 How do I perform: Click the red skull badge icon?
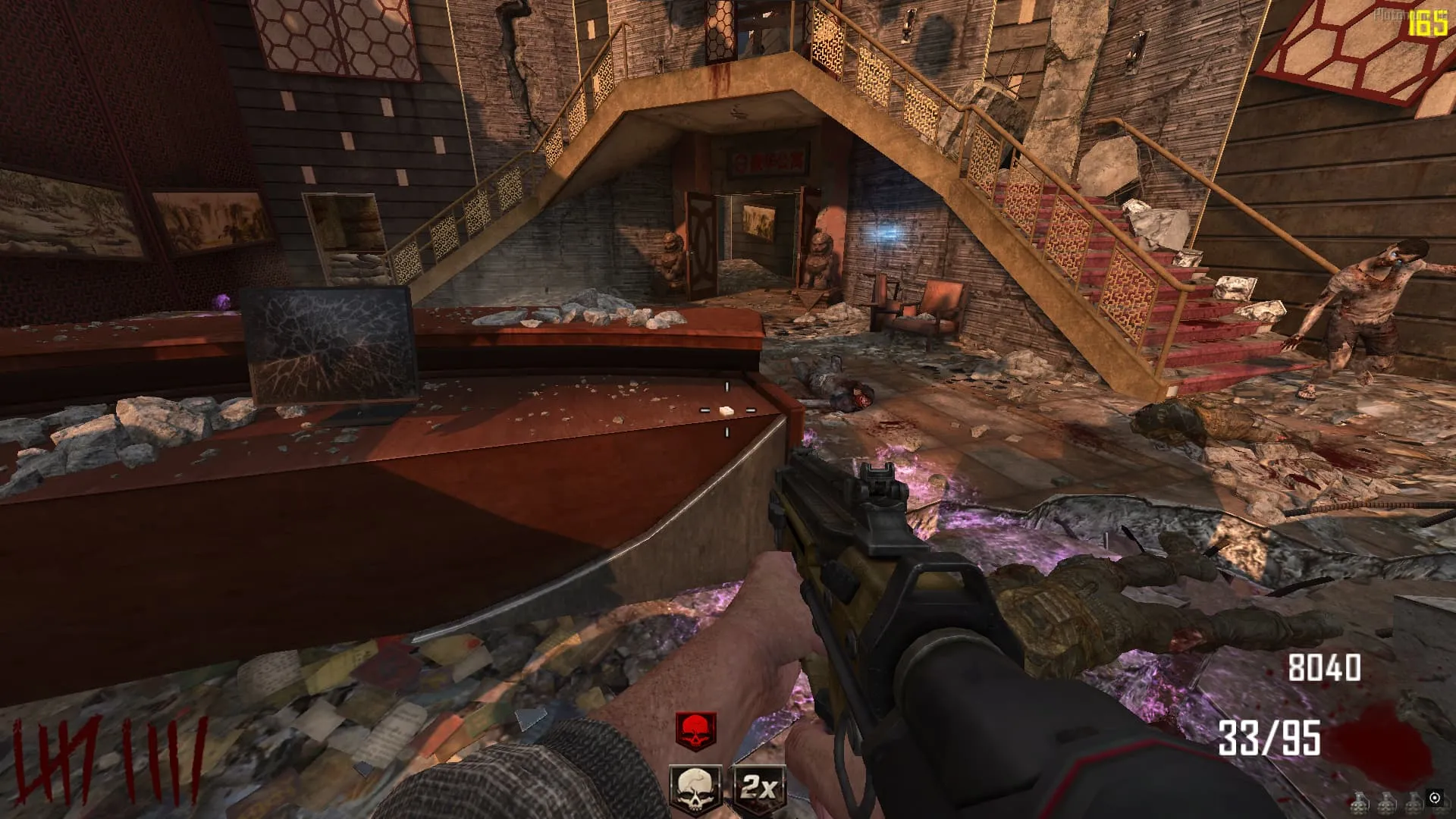[695, 731]
